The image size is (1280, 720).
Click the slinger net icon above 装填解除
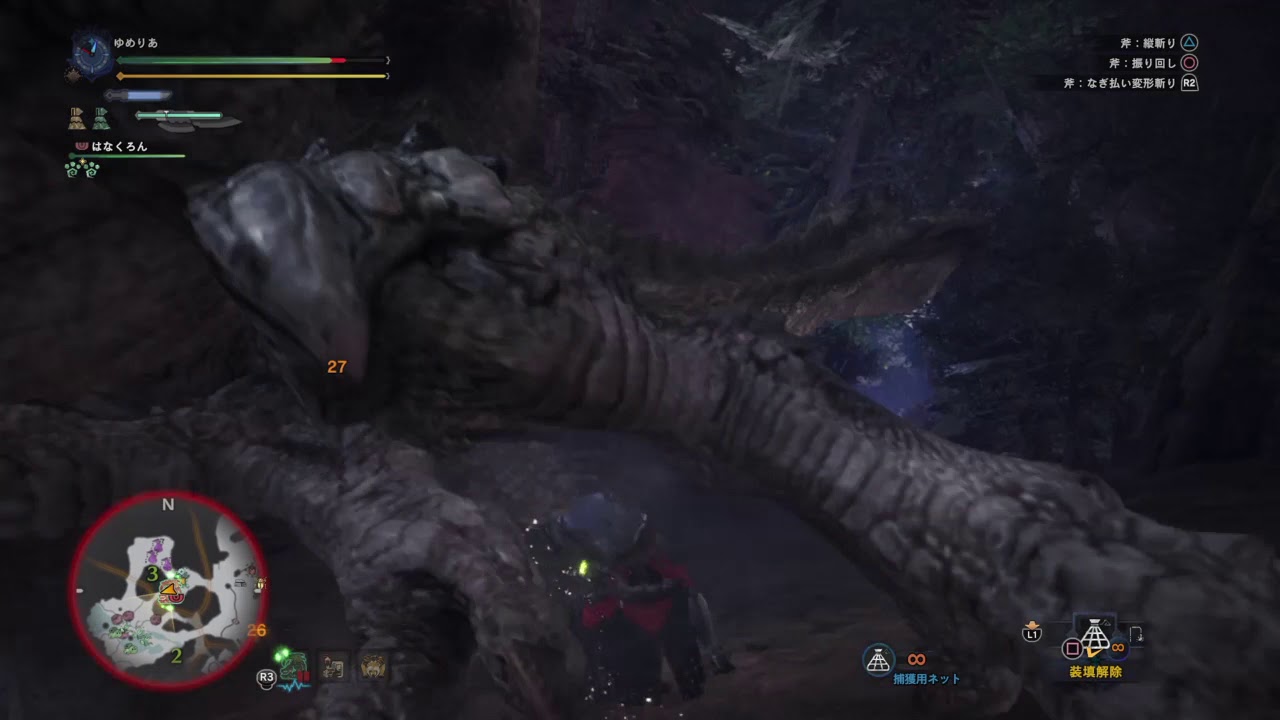tap(1093, 635)
